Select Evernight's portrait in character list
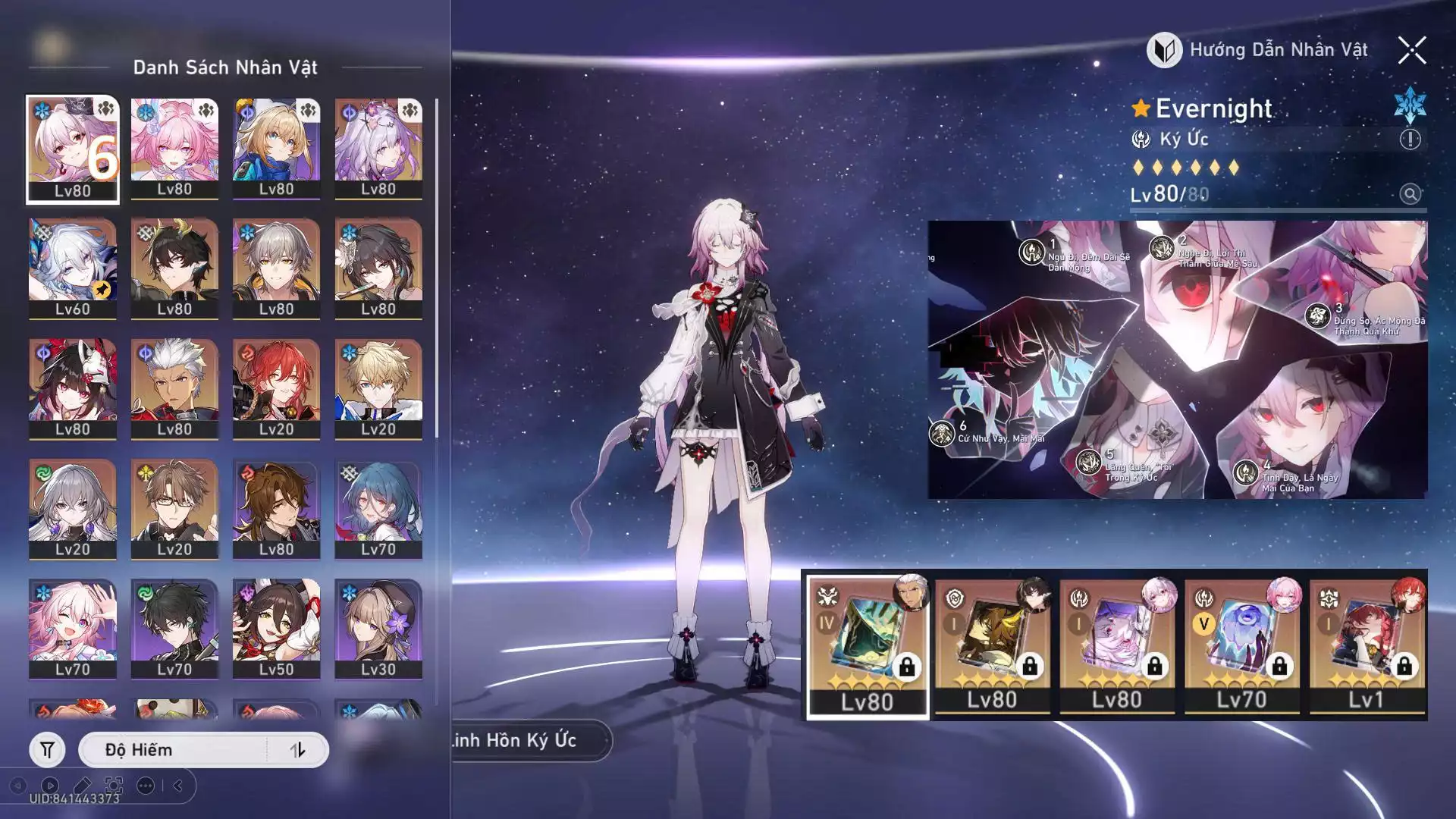Screen dimensions: 1456x819 tap(73, 149)
